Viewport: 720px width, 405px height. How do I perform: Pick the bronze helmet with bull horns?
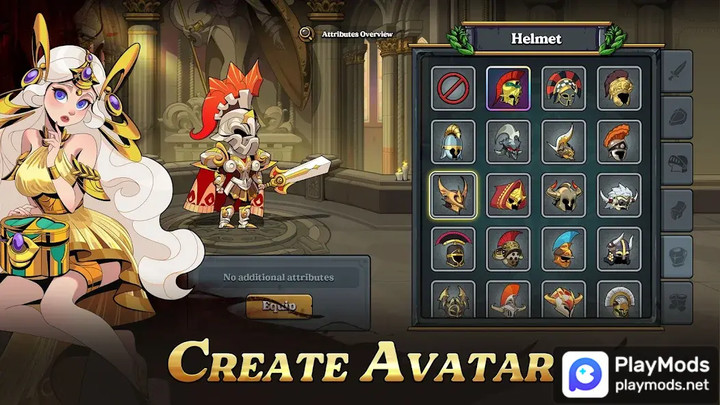(x=564, y=195)
